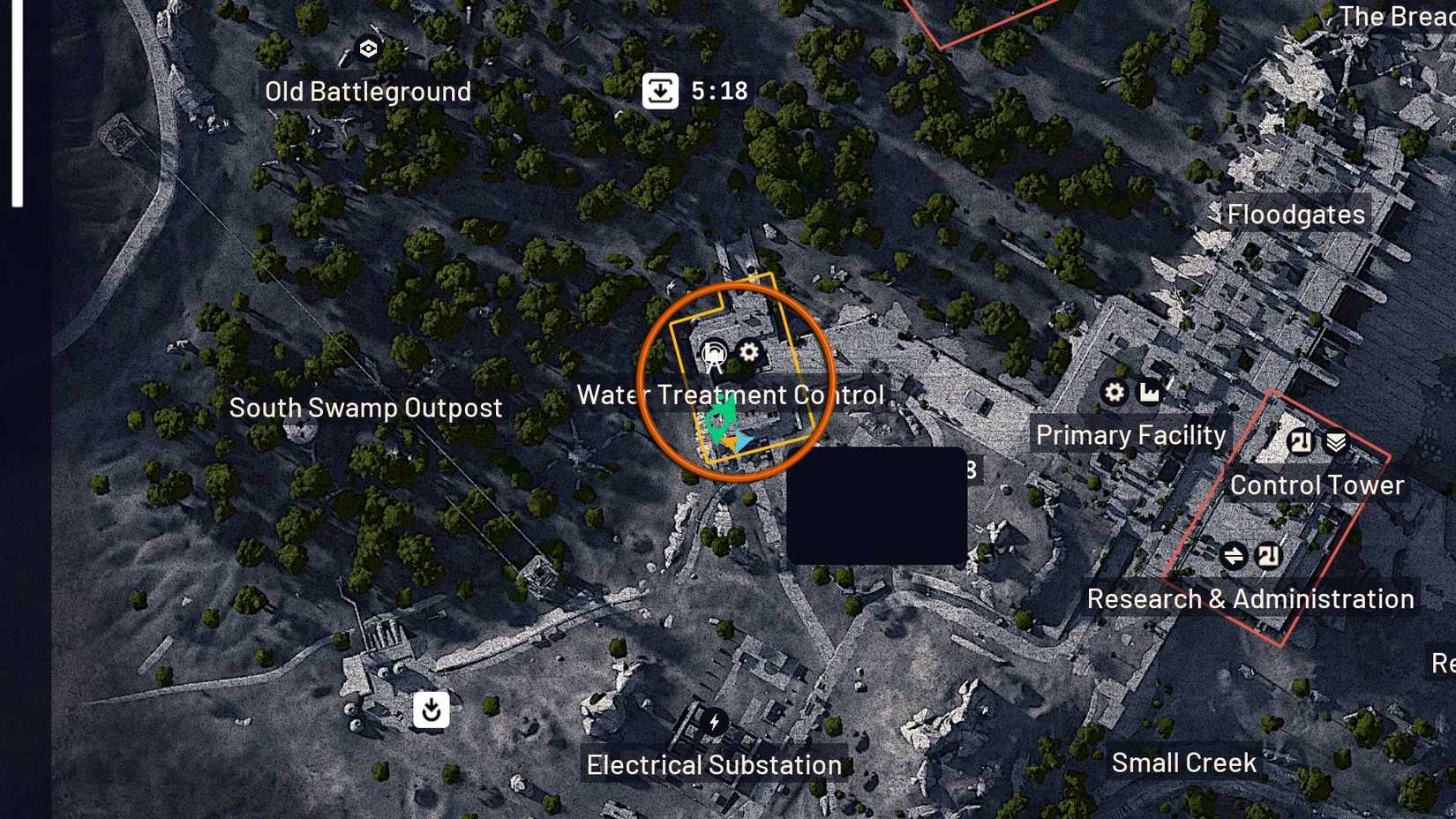This screenshot has width=1456, height=819.
Task: Click the drop timer icon next to 5:18
Action: [660, 89]
